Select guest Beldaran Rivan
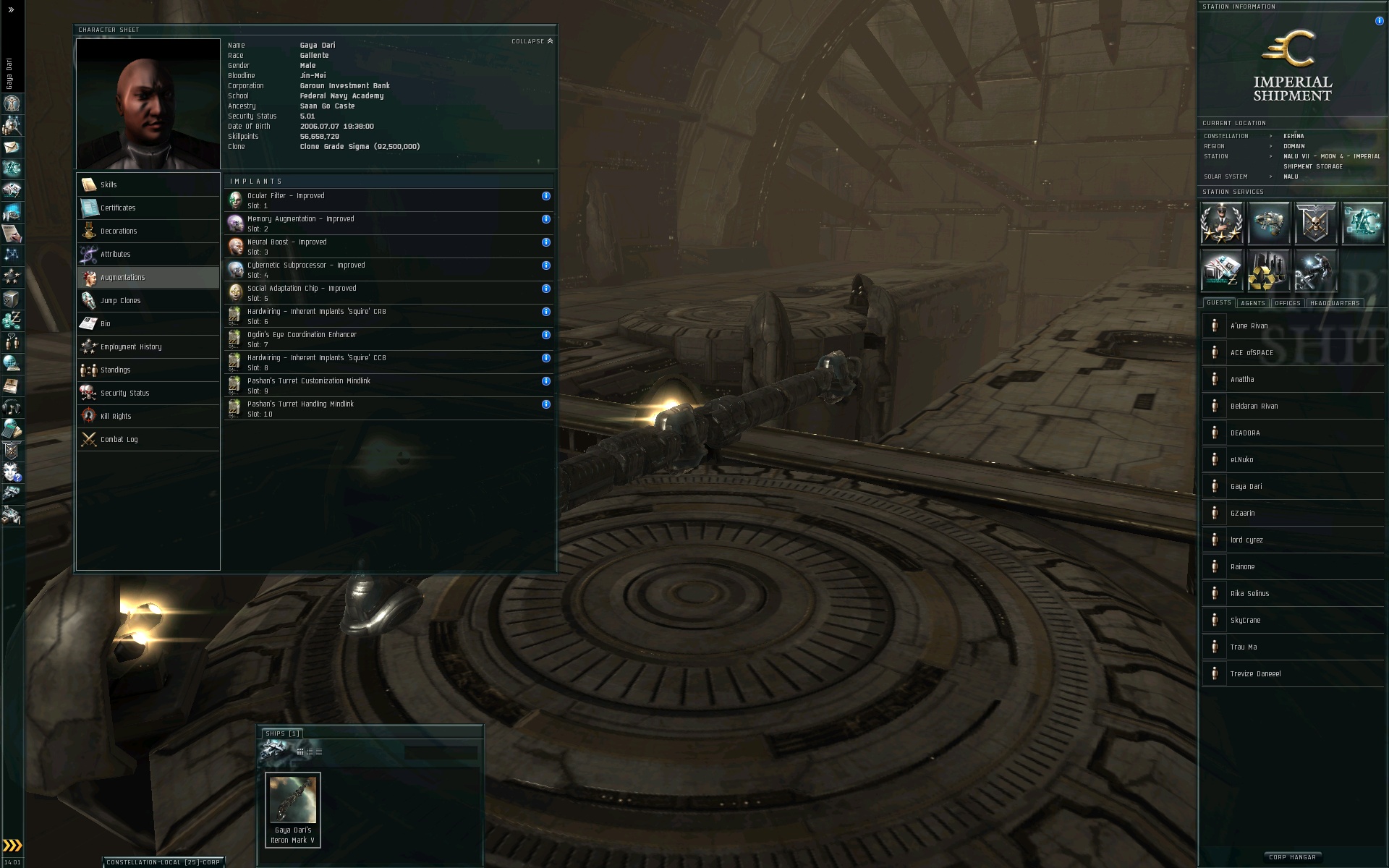The height and width of the screenshot is (868, 1389). (x=1254, y=406)
